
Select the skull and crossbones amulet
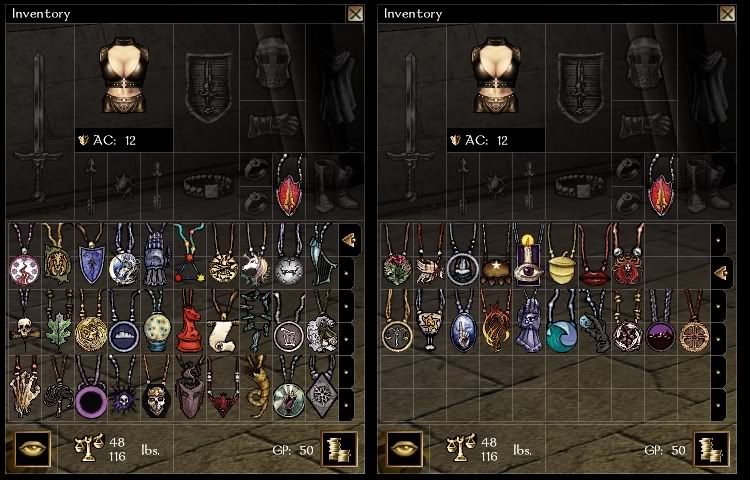(x=25, y=325)
